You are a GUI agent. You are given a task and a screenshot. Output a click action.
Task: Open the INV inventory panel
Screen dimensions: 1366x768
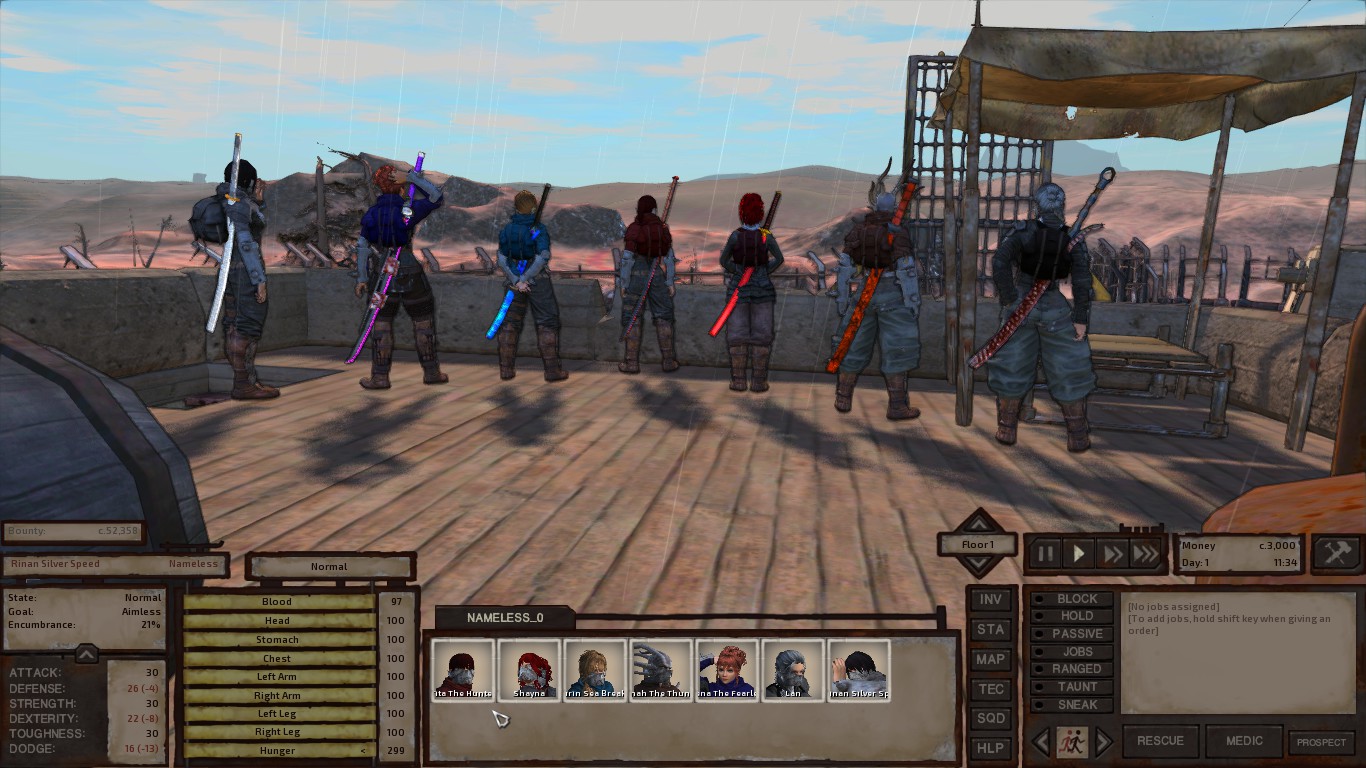(x=990, y=600)
